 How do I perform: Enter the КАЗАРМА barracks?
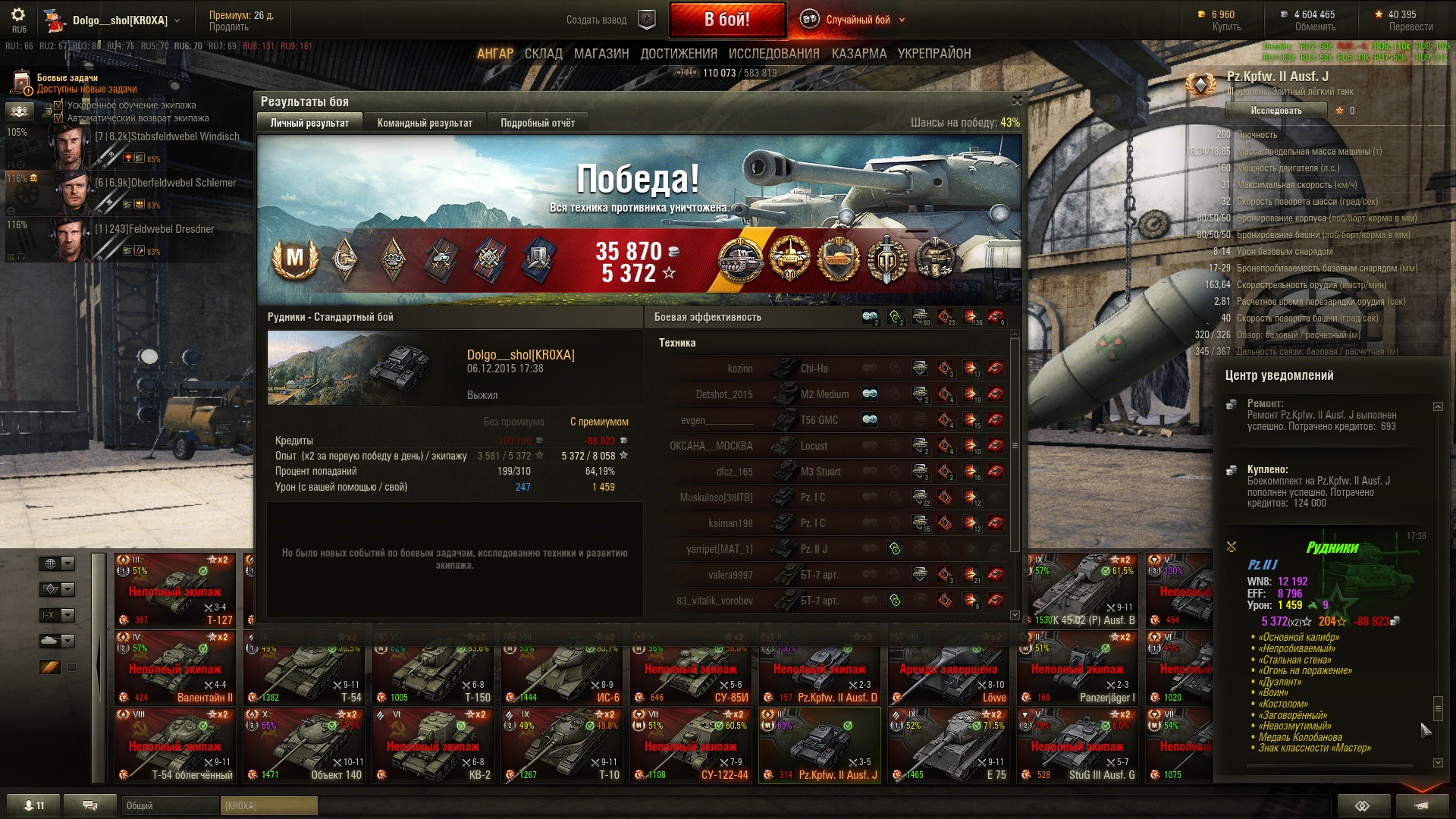point(858,54)
